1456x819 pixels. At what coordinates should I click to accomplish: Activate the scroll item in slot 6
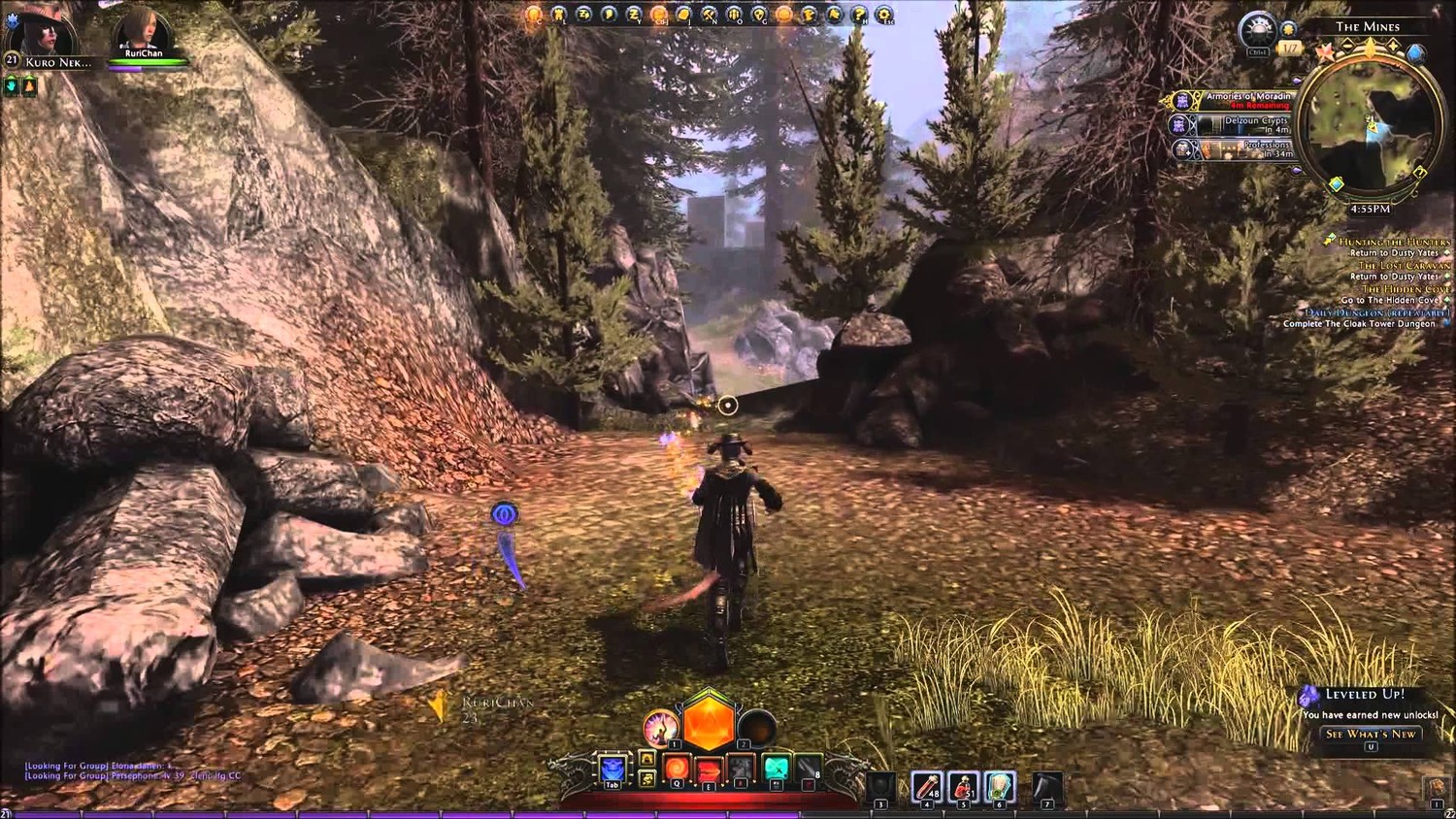(x=999, y=787)
